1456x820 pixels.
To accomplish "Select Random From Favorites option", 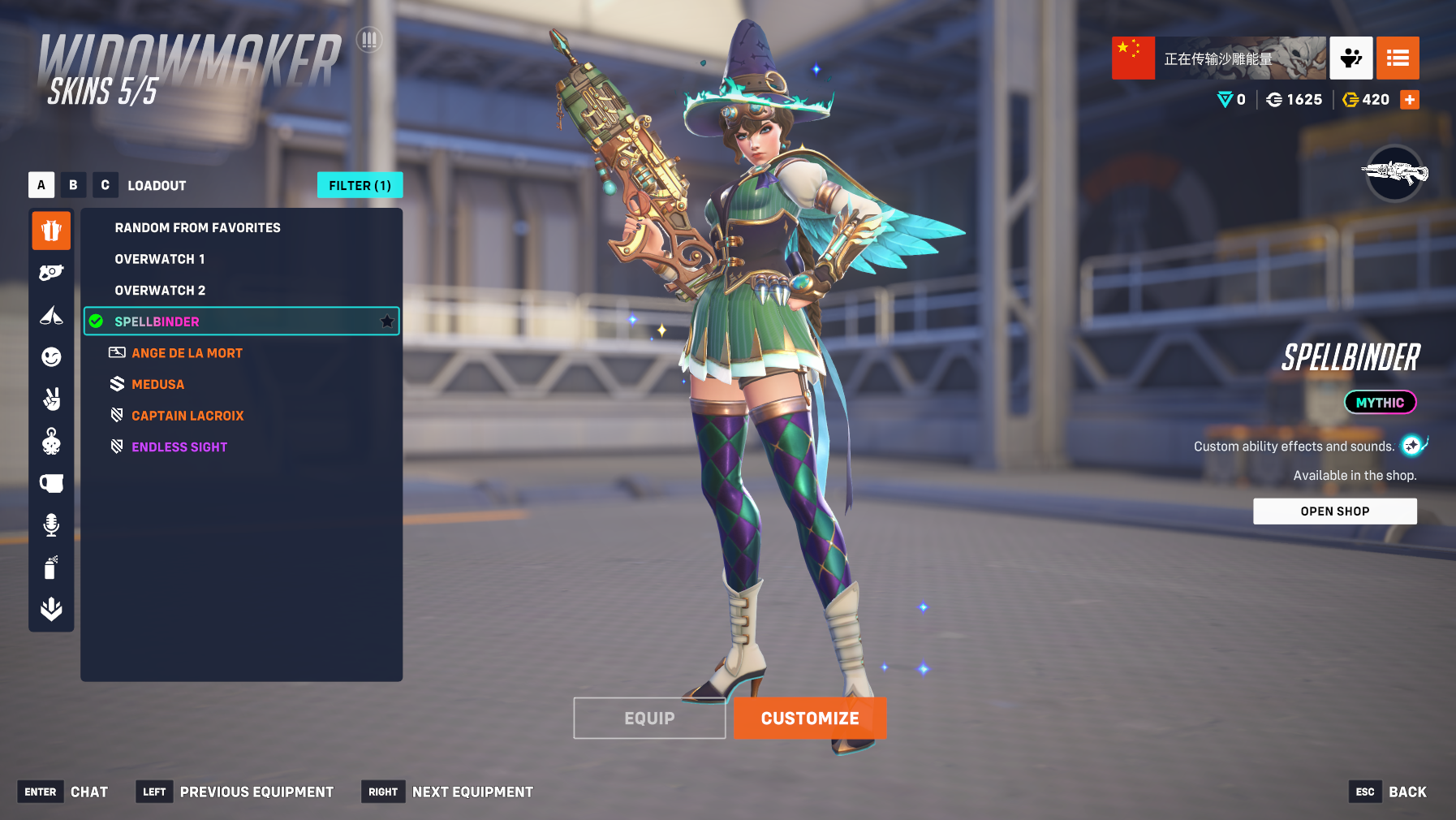I will tap(197, 228).
